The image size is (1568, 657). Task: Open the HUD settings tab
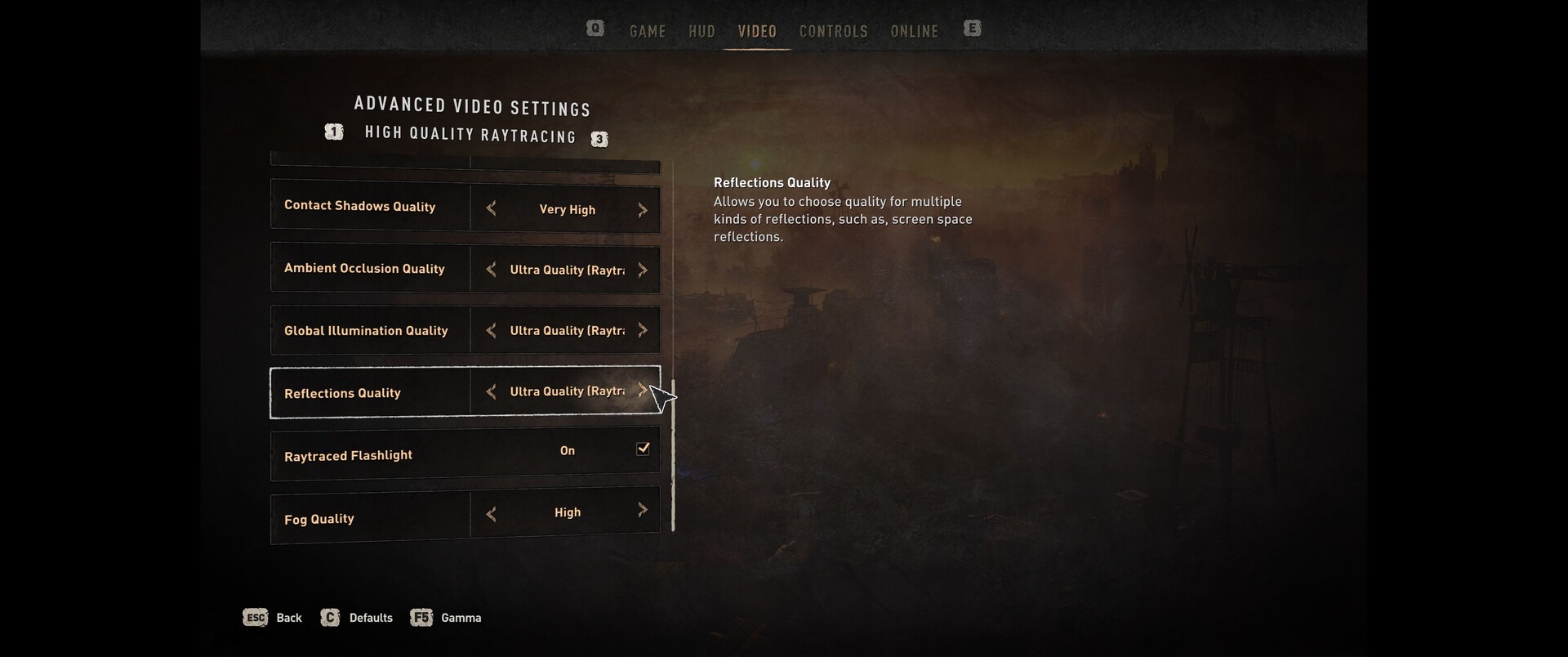[702, 31]
